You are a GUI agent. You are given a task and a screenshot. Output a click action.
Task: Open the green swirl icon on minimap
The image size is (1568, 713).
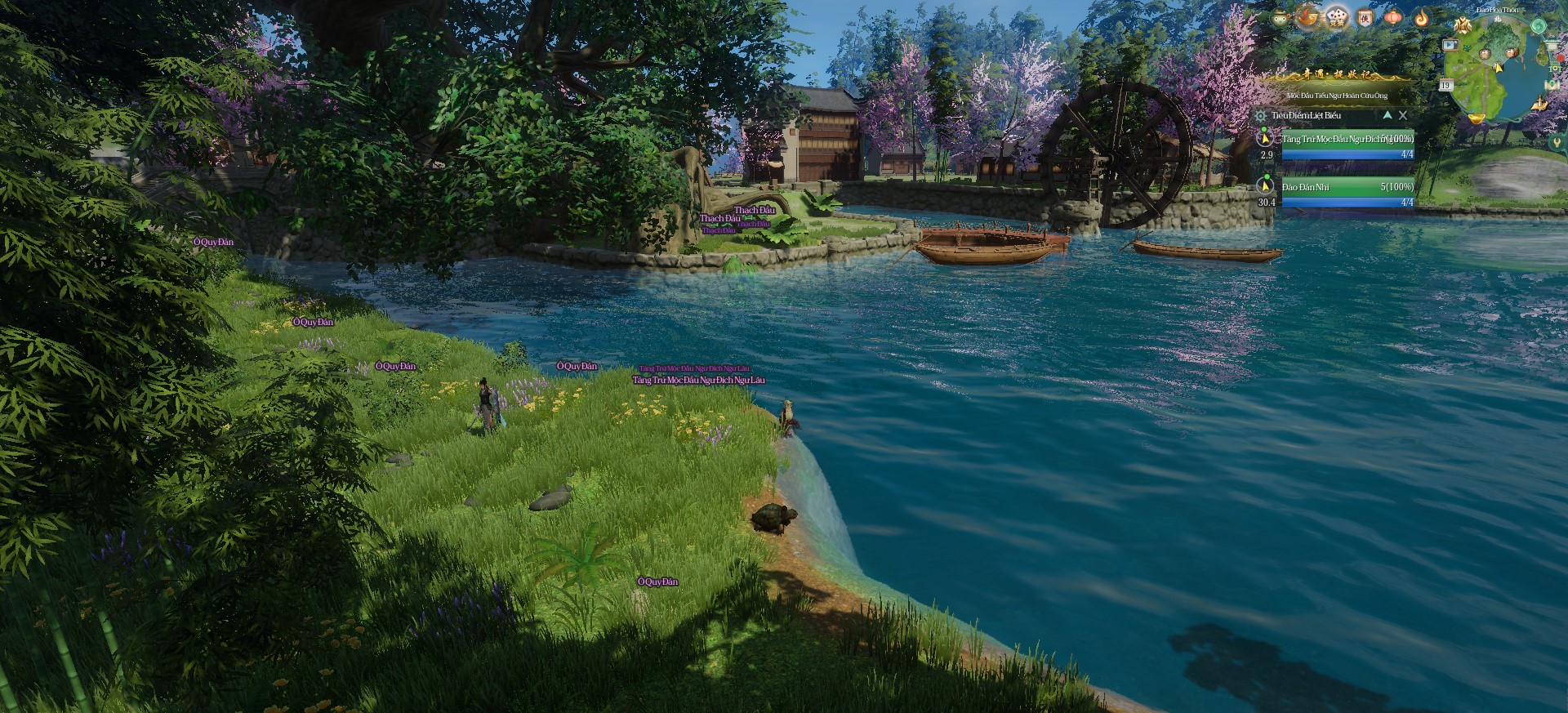[1538, 25]
